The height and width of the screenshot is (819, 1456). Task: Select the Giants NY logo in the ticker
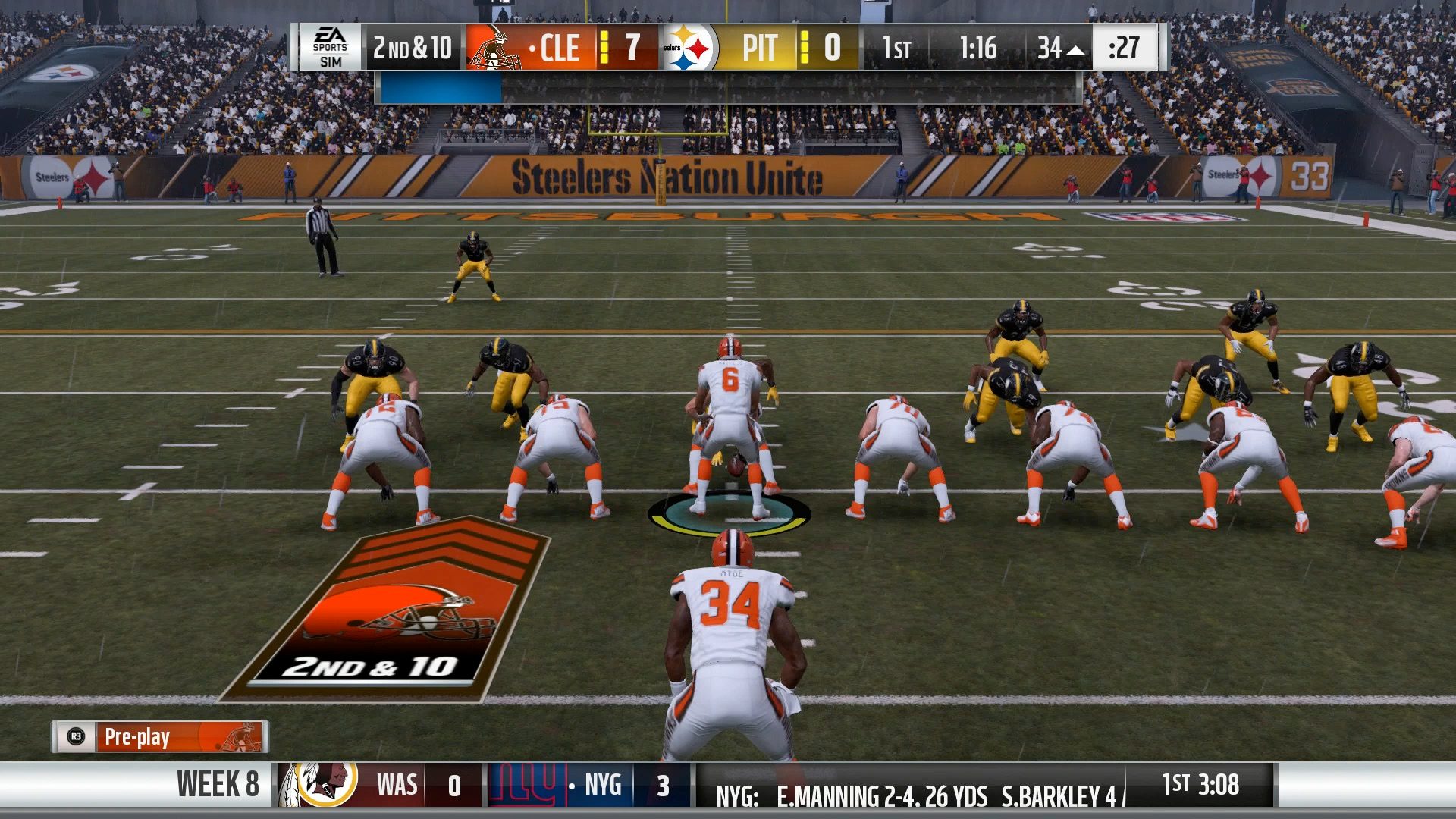tap(522, 786)
